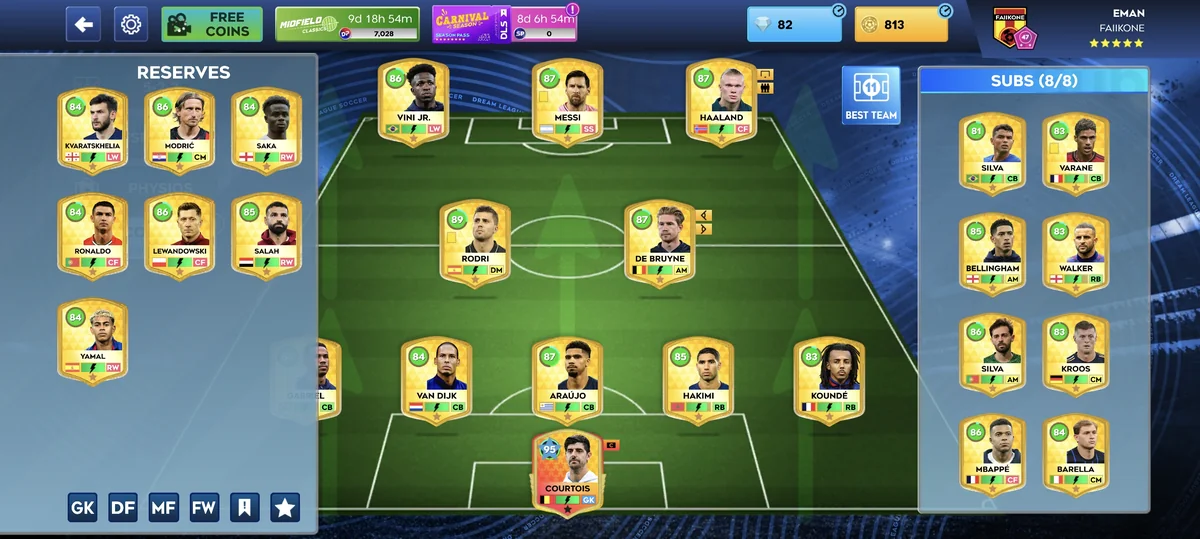Filter reserves by GK position
This screenshot has height=539, width=1200.
83,507
